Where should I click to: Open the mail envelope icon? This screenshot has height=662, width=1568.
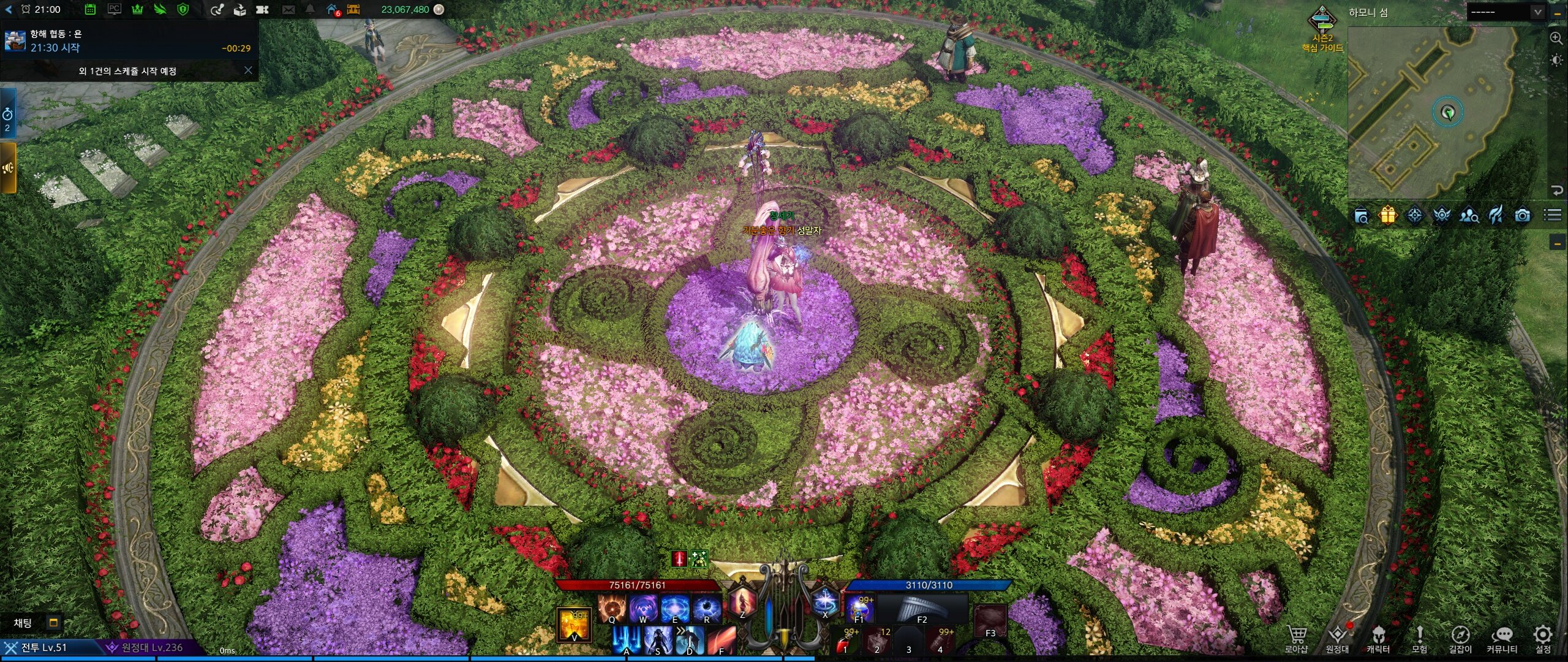[x=288, y=9]
